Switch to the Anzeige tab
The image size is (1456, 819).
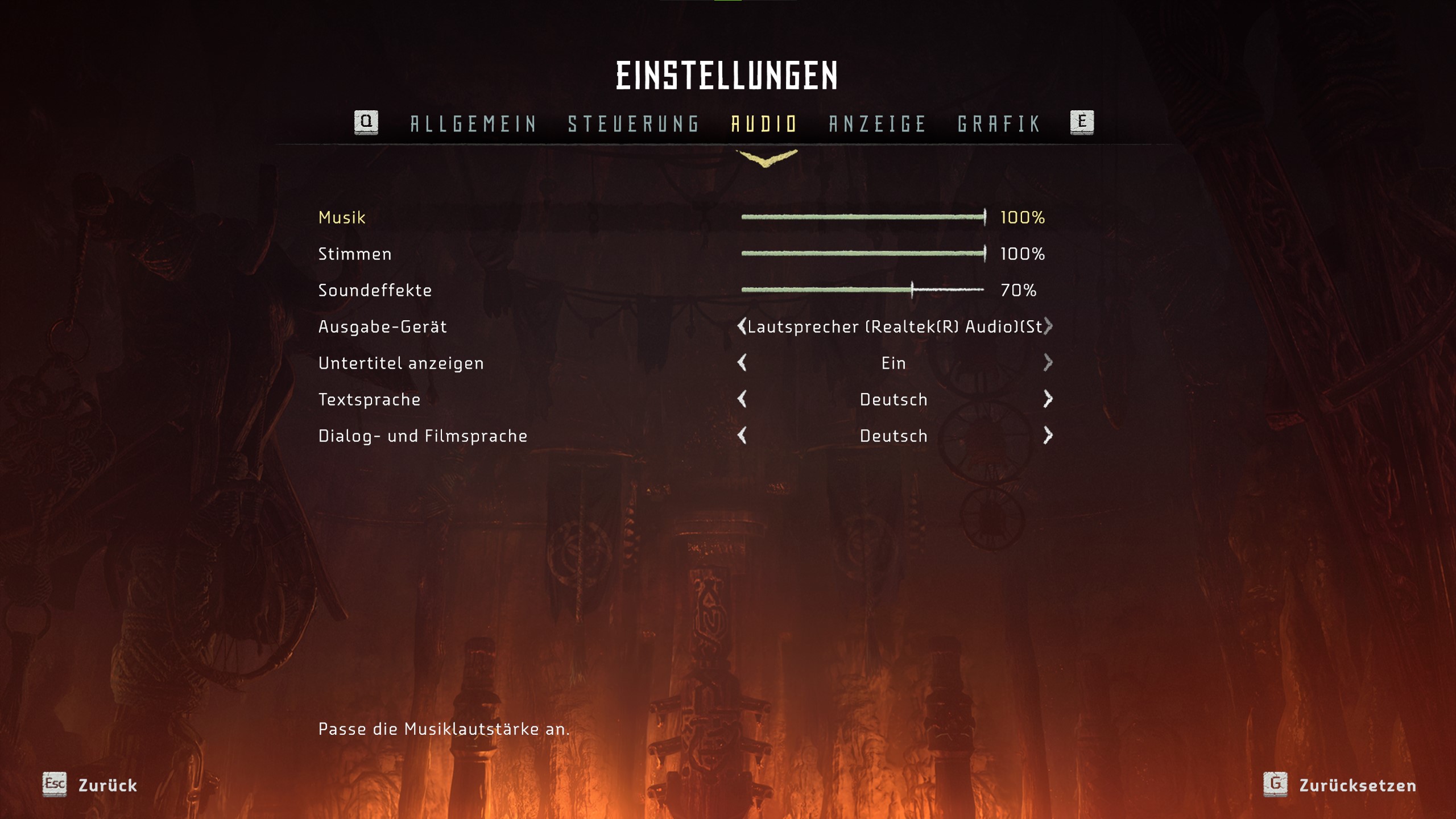pos(878,123)
